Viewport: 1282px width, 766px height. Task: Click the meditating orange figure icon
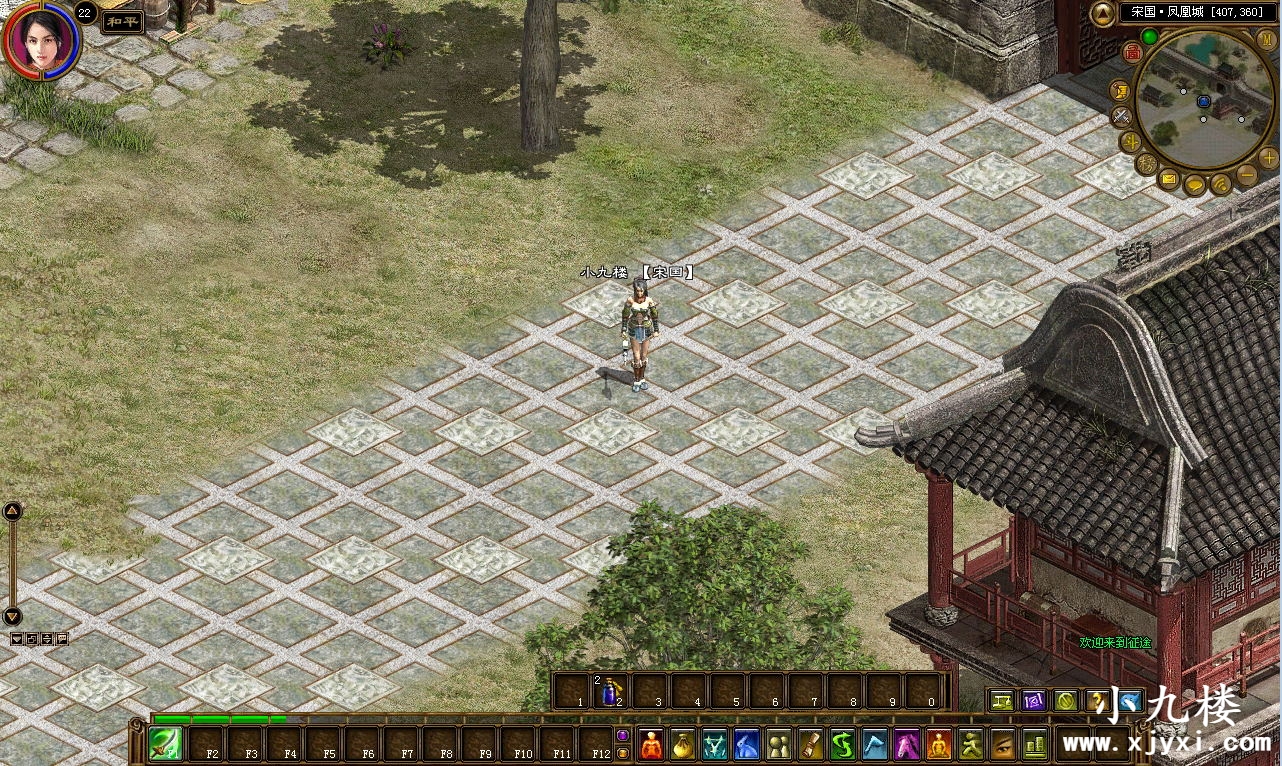pos(939,744)
